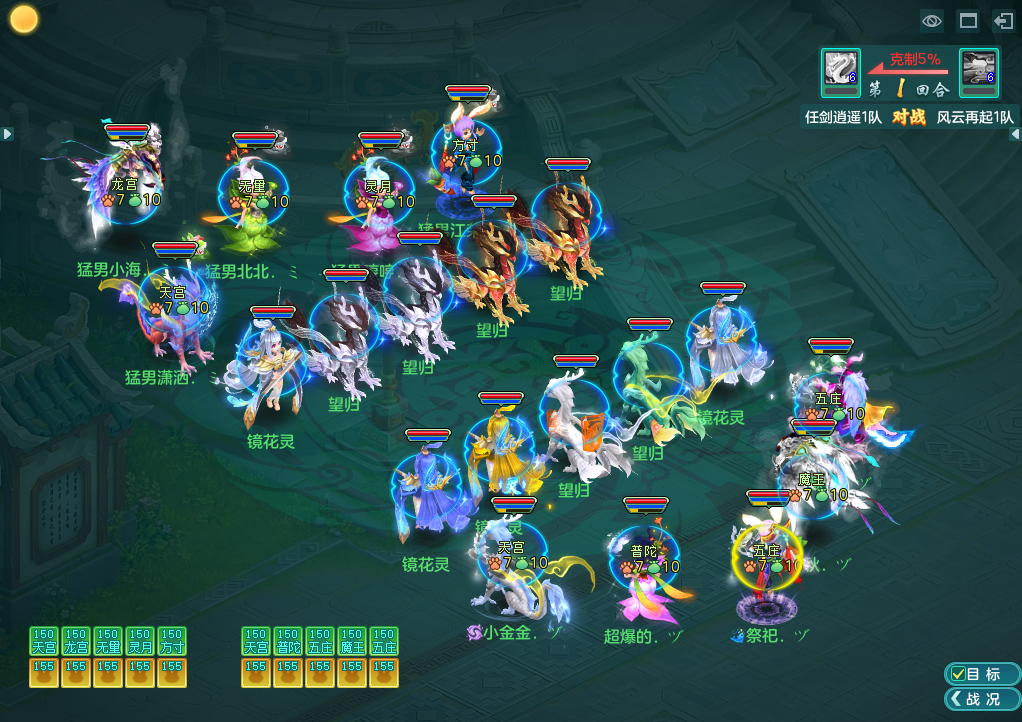Choose the 普陀 level 150 card

288,641
